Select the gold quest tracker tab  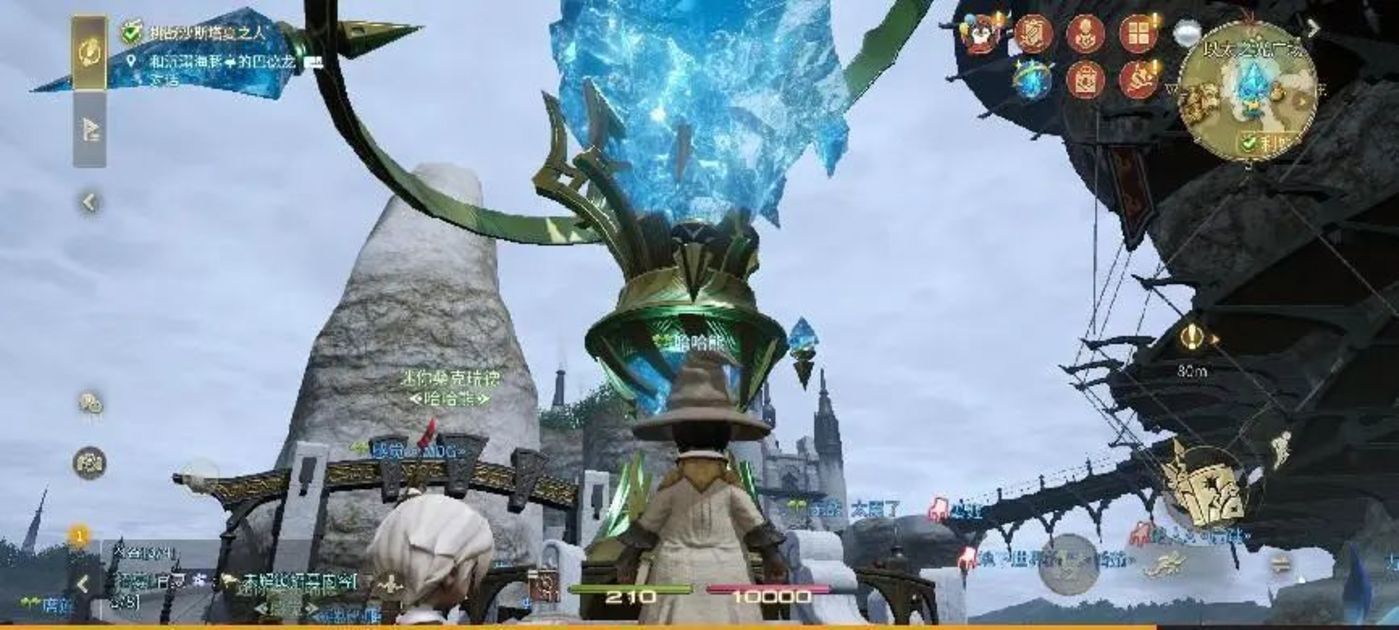pyautogui.click(x=89, y=50)
